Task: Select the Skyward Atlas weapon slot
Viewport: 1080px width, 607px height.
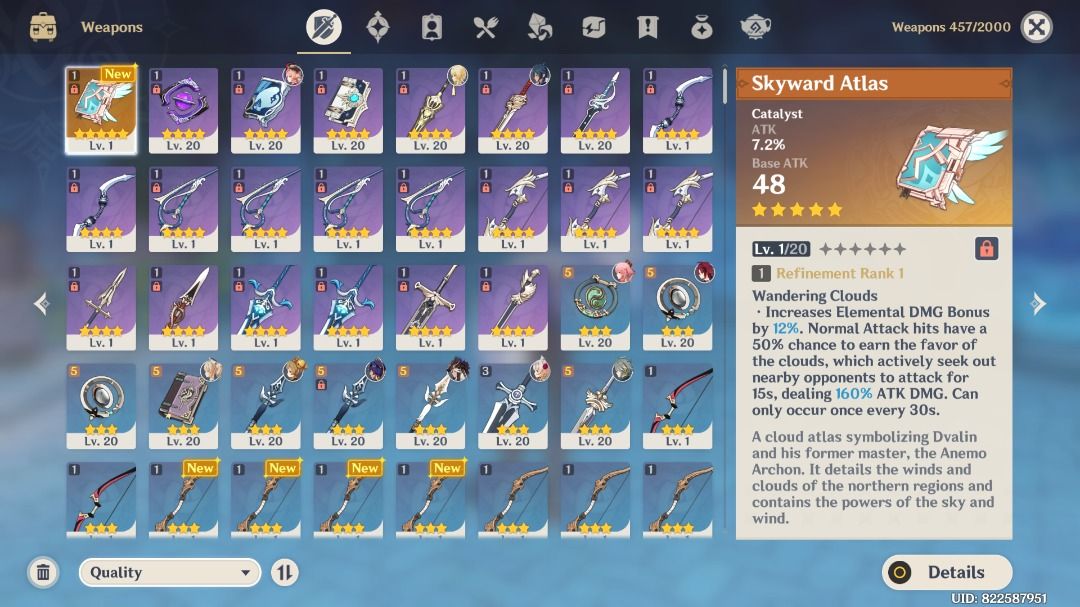Action: (x=101, y=109)
